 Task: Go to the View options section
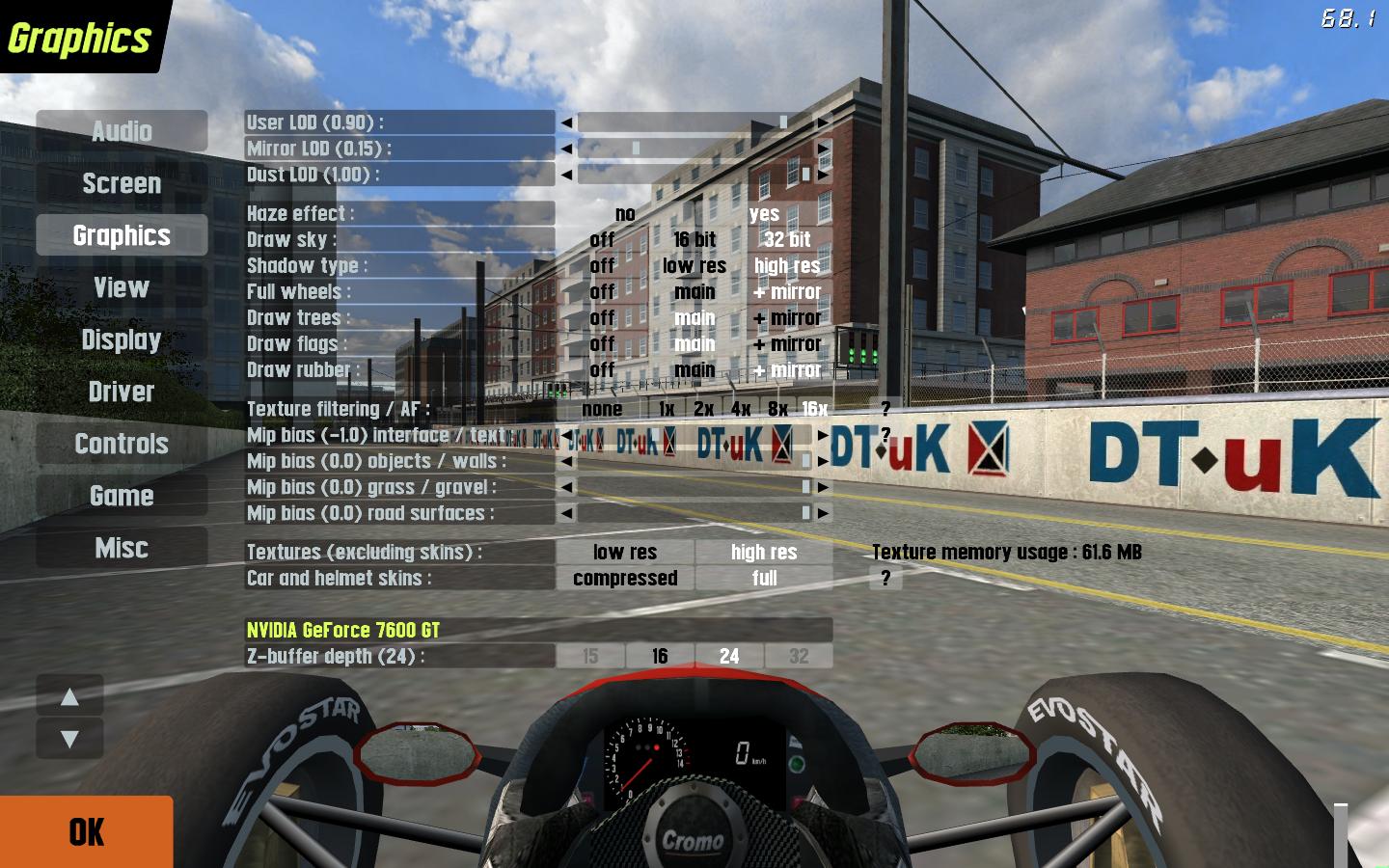[x=122, y=287]
